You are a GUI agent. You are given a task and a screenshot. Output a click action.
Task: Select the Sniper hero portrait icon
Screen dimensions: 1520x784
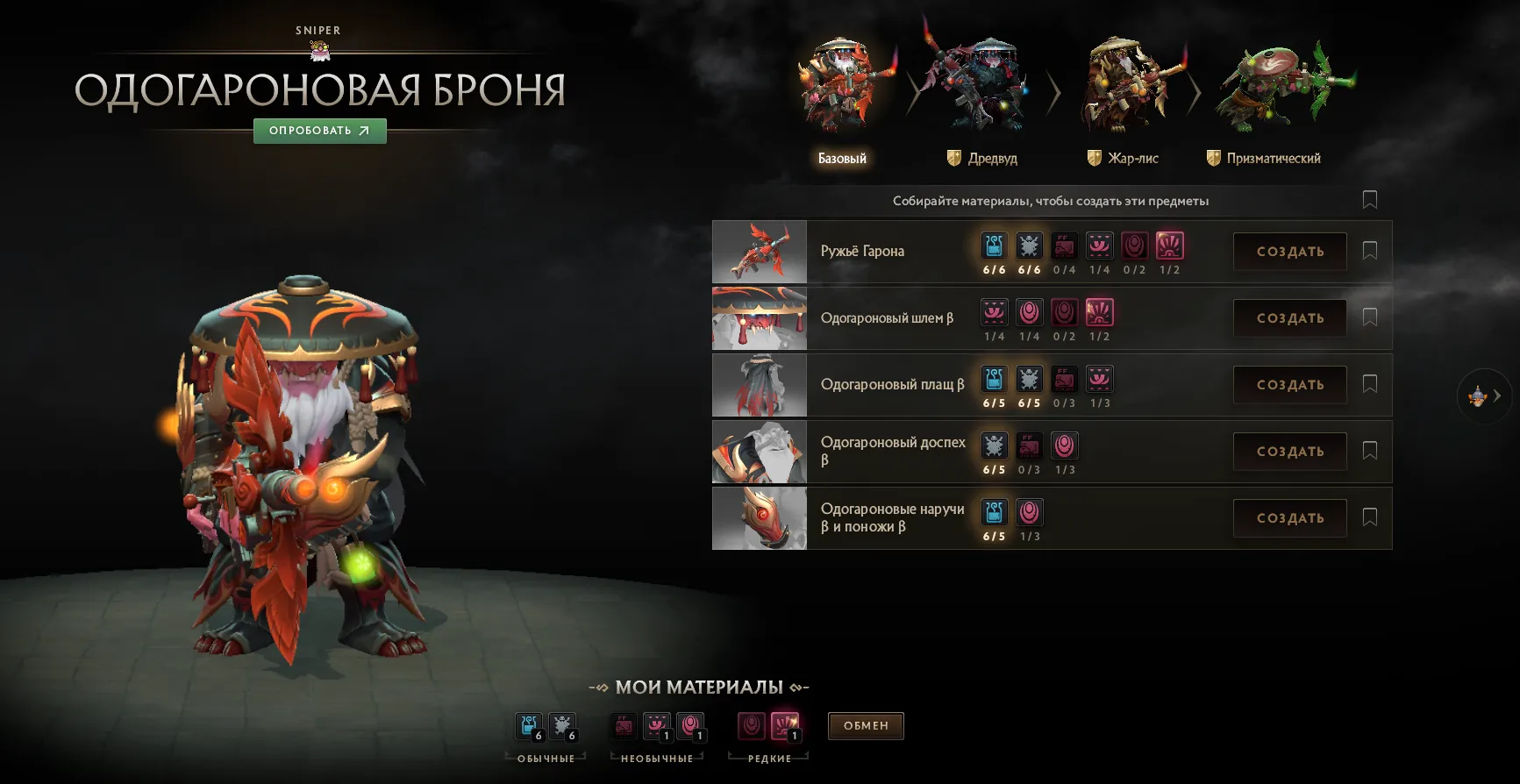[318, 50]
